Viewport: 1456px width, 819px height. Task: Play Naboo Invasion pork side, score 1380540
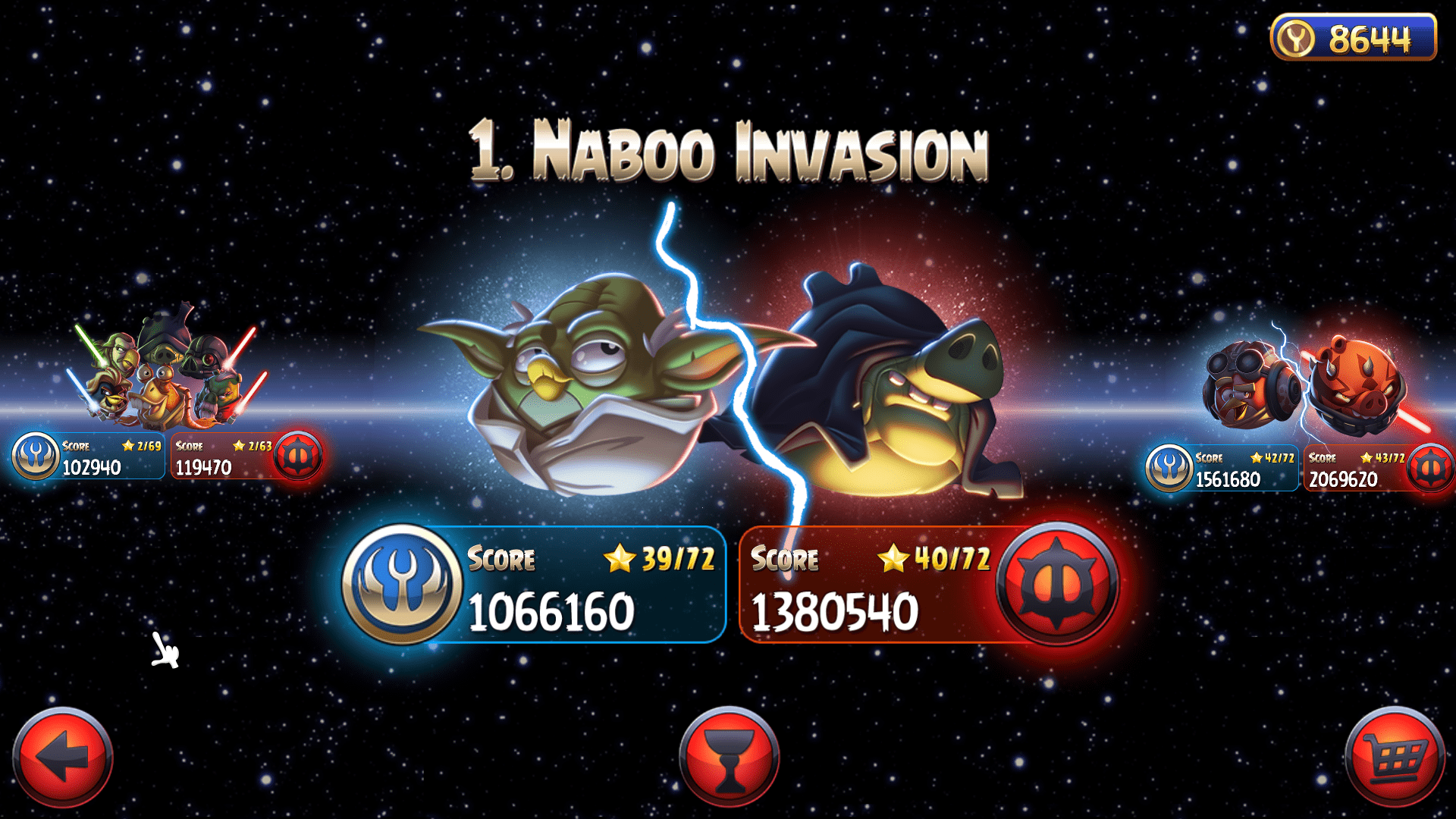927,585
